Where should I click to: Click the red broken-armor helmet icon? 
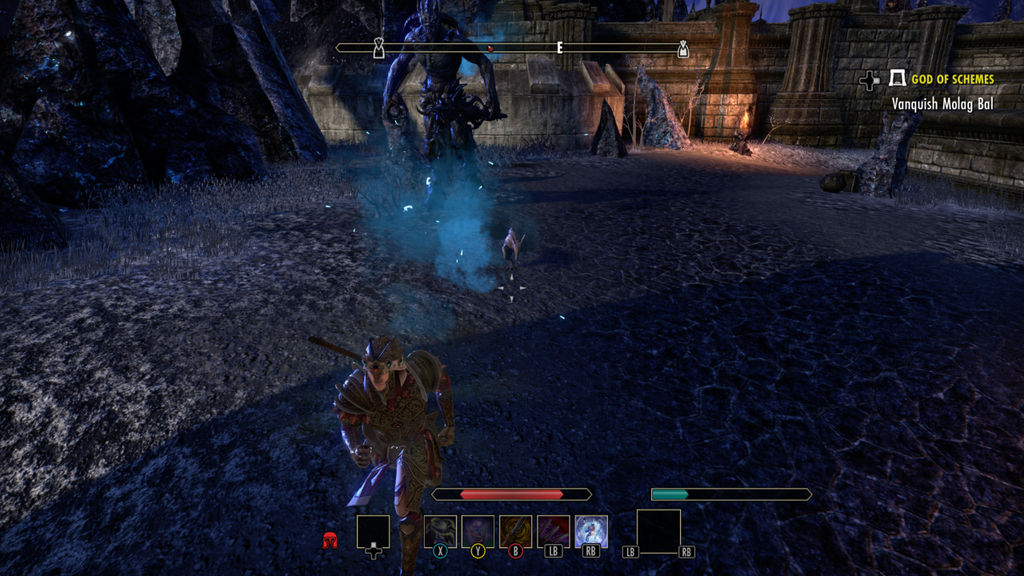(x=330, y=541)
